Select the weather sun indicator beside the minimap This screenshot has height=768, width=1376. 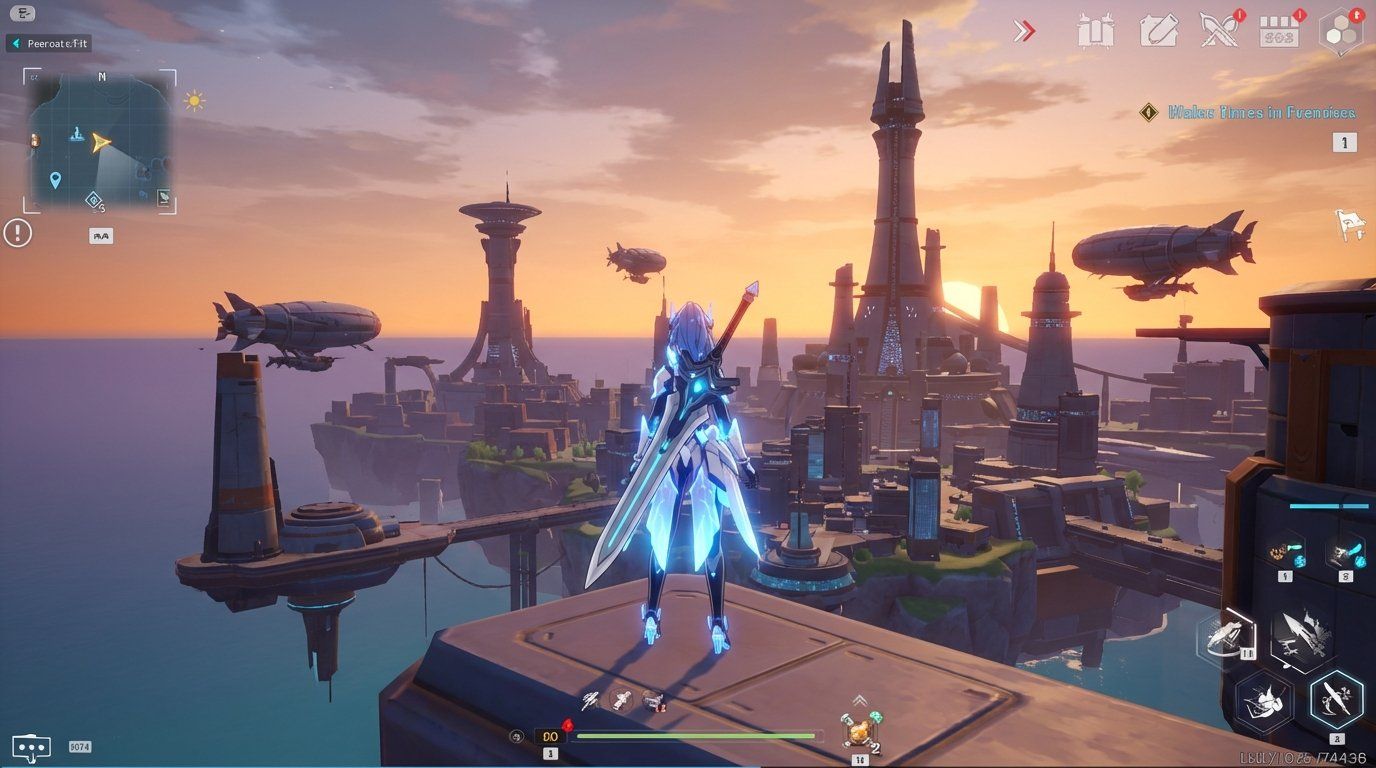click(x=193, y=100)
